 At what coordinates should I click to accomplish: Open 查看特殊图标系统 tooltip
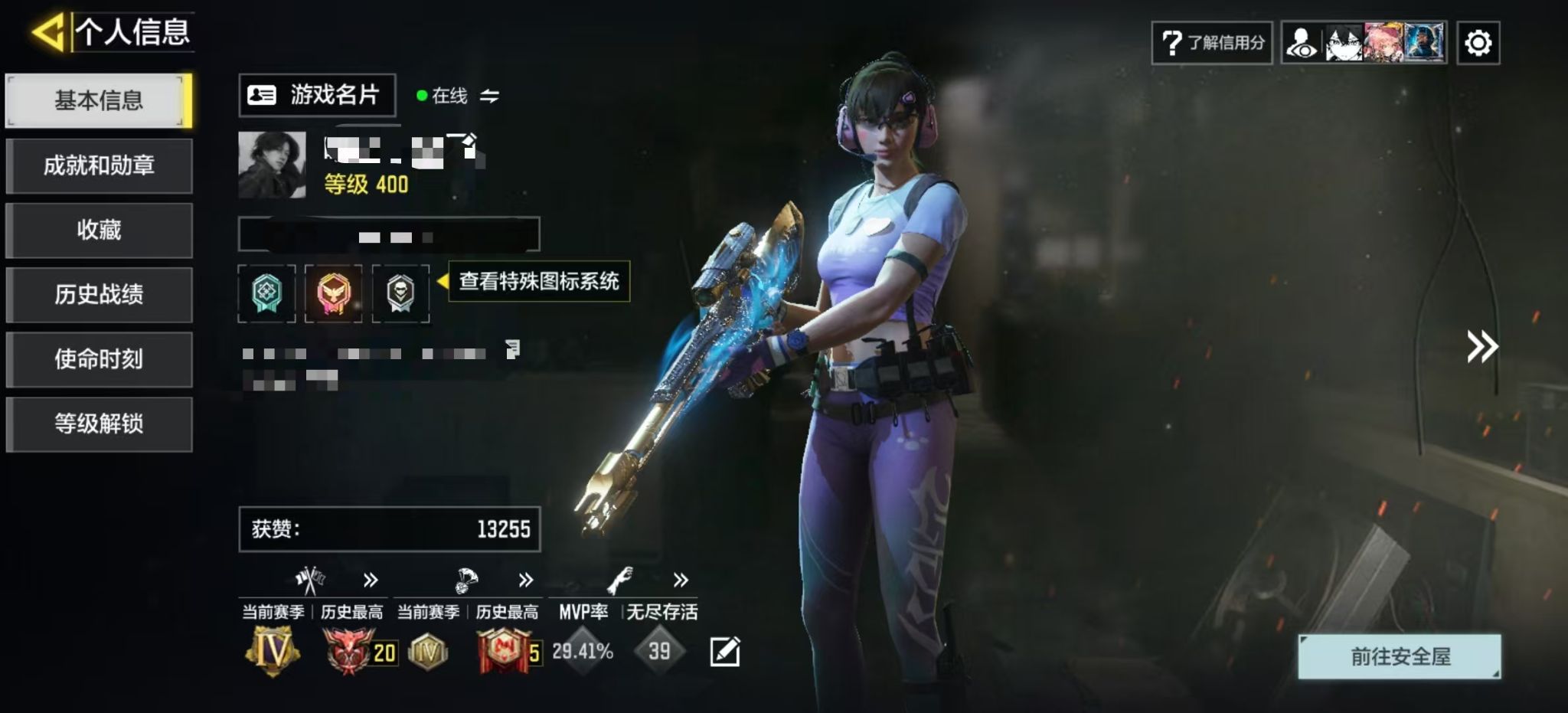538,282
